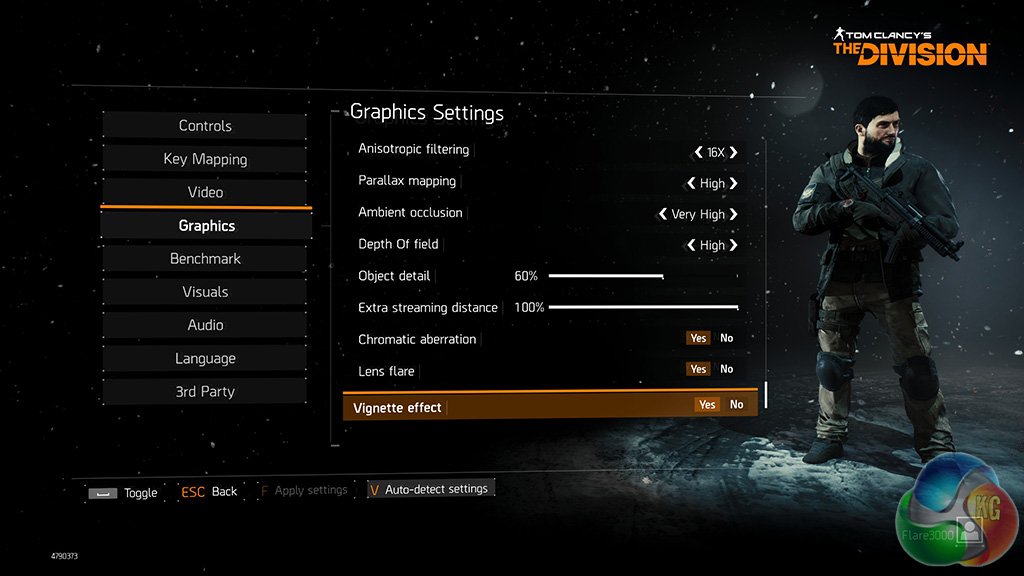Lower Ambient occlusion using its left arrow
This screenshot has height=576, width=1024.
pos(662,214)
